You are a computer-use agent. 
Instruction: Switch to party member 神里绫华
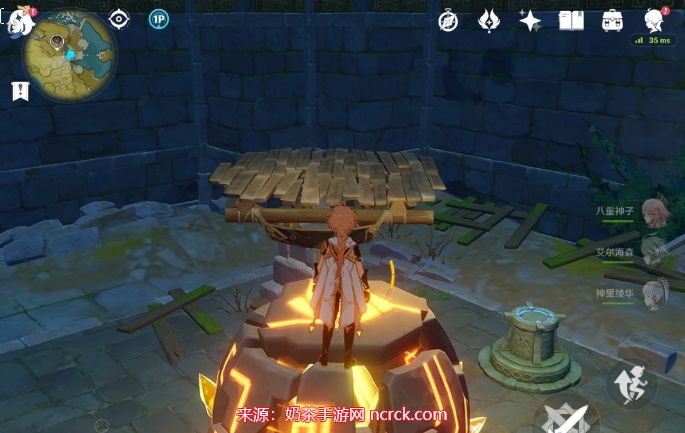(x=654, y=293)
